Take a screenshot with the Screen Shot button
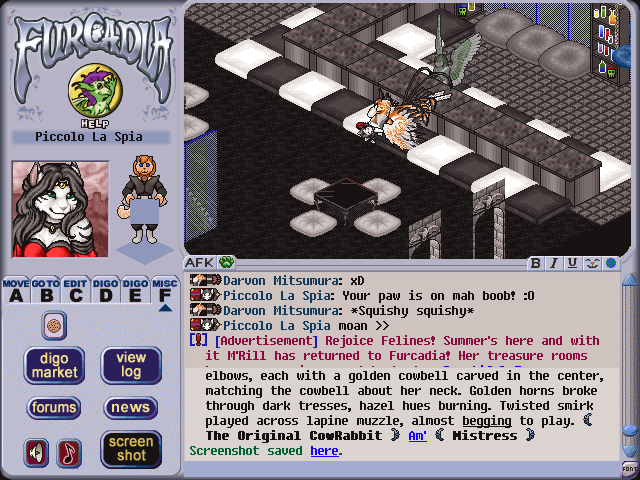The width and height of the screenshot is (640, 480). (x=131, y=449)
